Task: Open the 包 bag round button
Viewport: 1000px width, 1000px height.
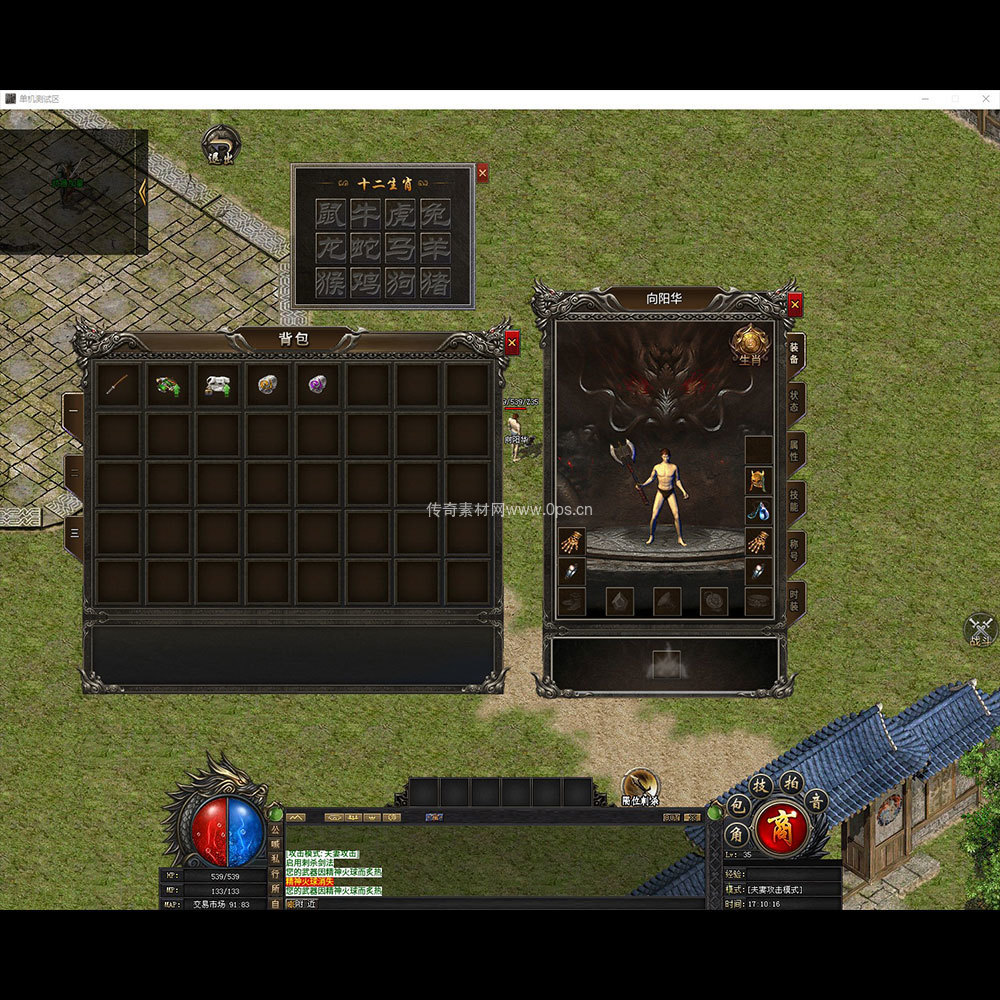Action: (x=735, y=806)
